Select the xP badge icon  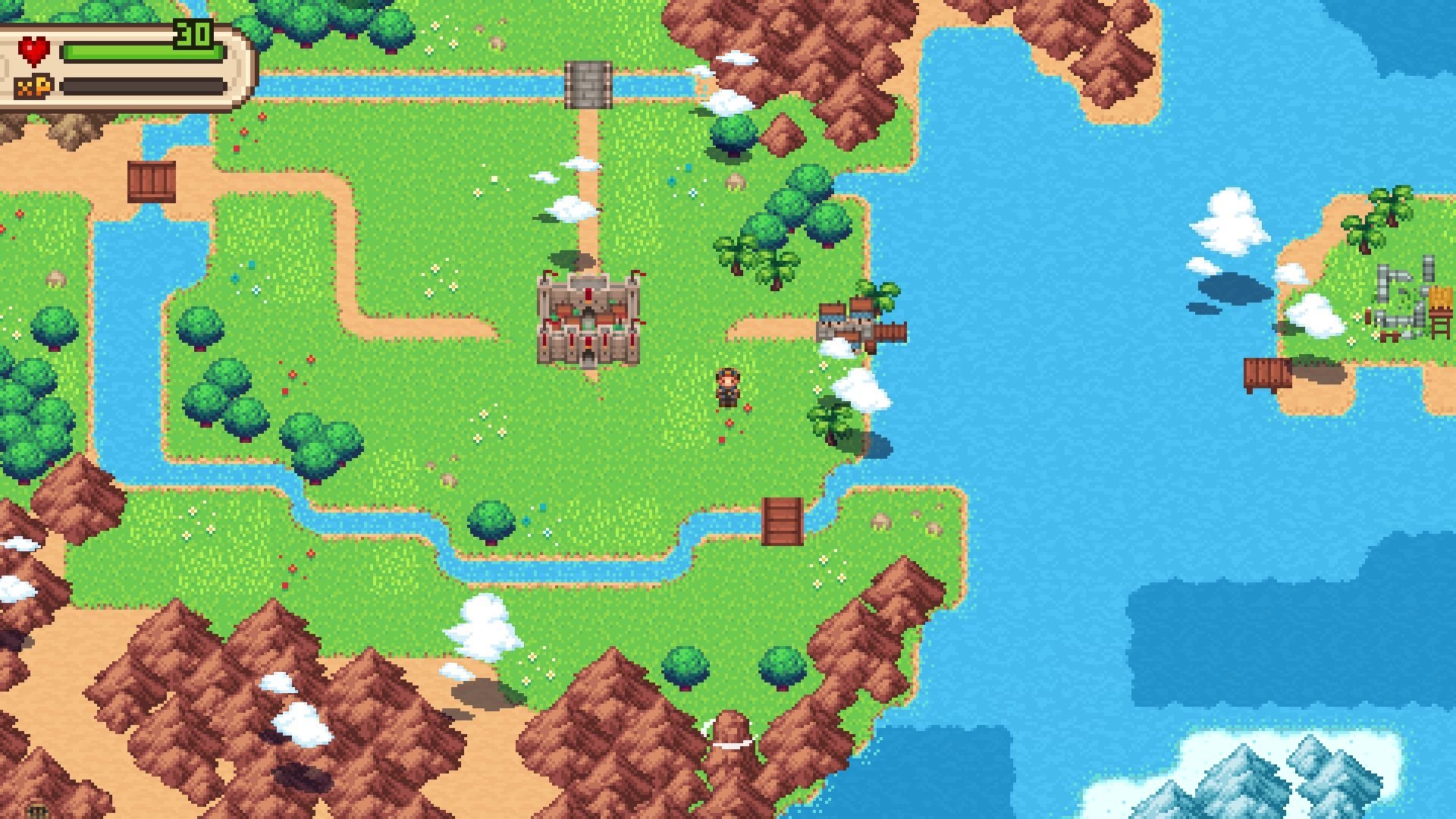(35, 86)
